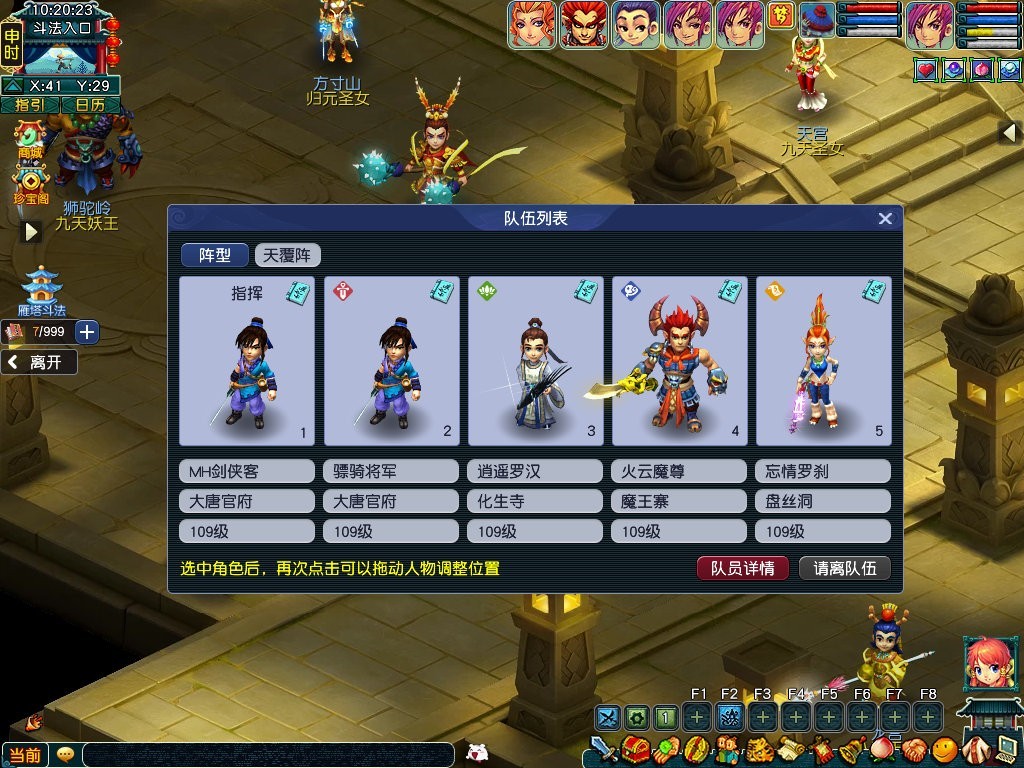Select team member card 骠骑将军
The height and width of the screenshot is (768, 1024).
391,361
